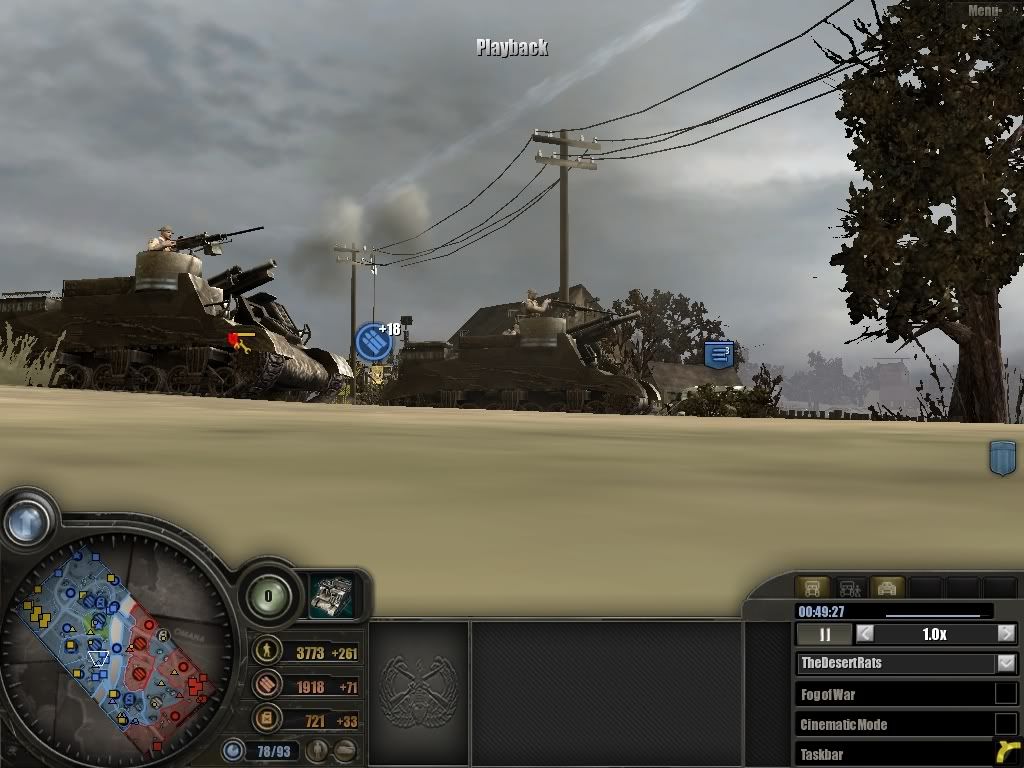The width and height of the screenshot is (1024, 768).
Task: Seek within the replay progress bar
Action: coord(932,614)
